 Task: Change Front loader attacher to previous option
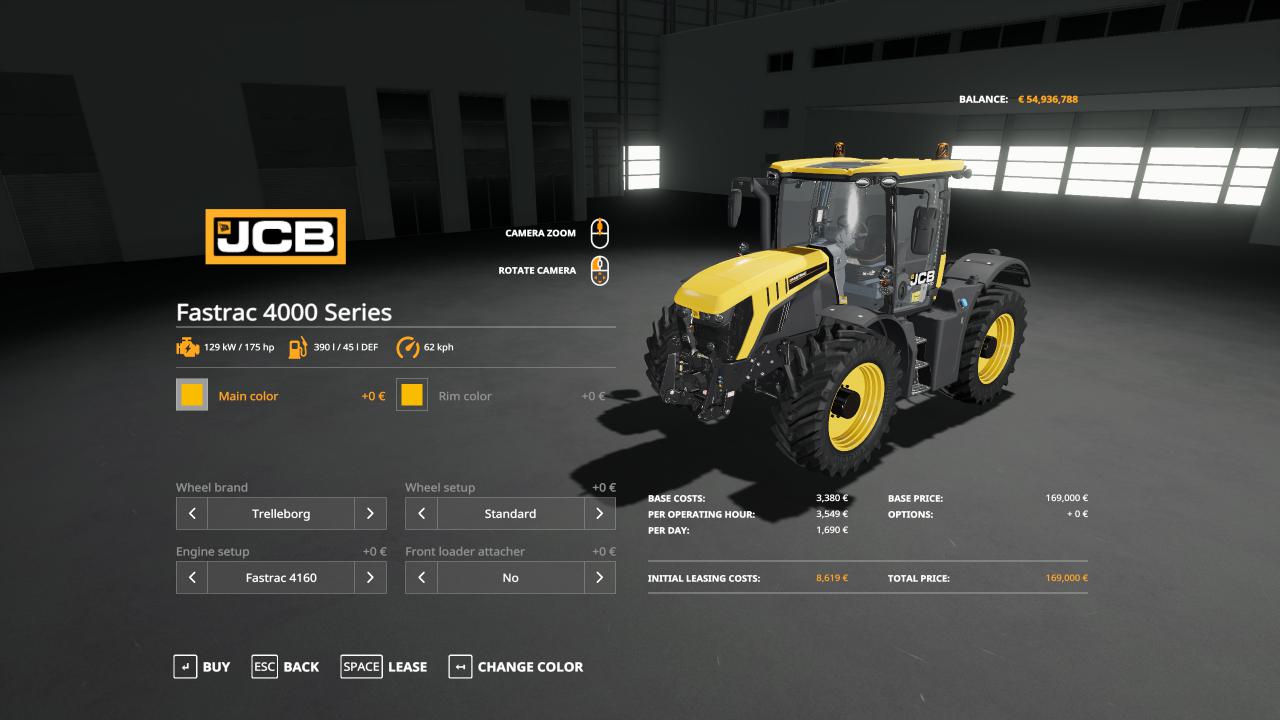421,578
